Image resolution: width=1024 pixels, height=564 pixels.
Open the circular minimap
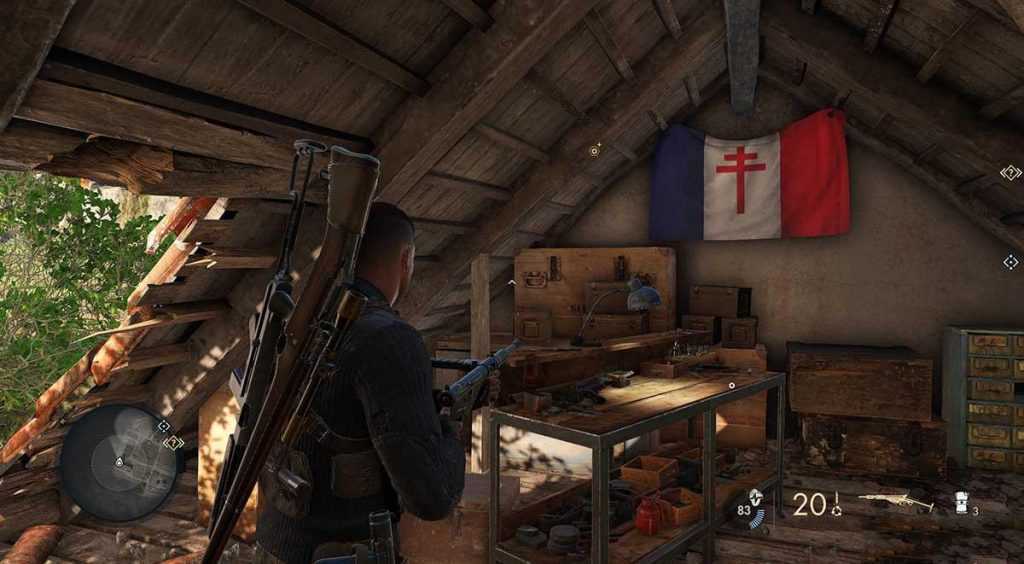[x=119, y=462]
